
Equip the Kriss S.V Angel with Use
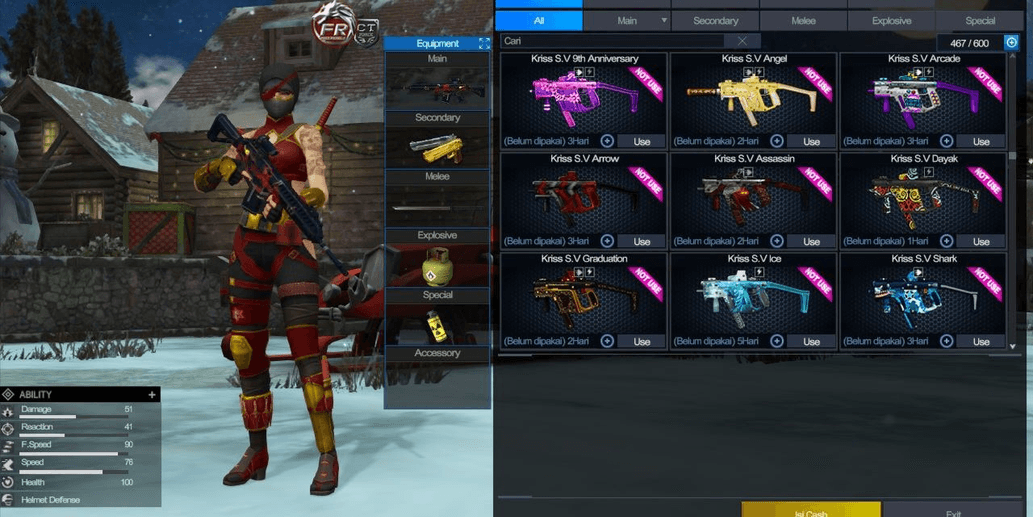point(811,142)
